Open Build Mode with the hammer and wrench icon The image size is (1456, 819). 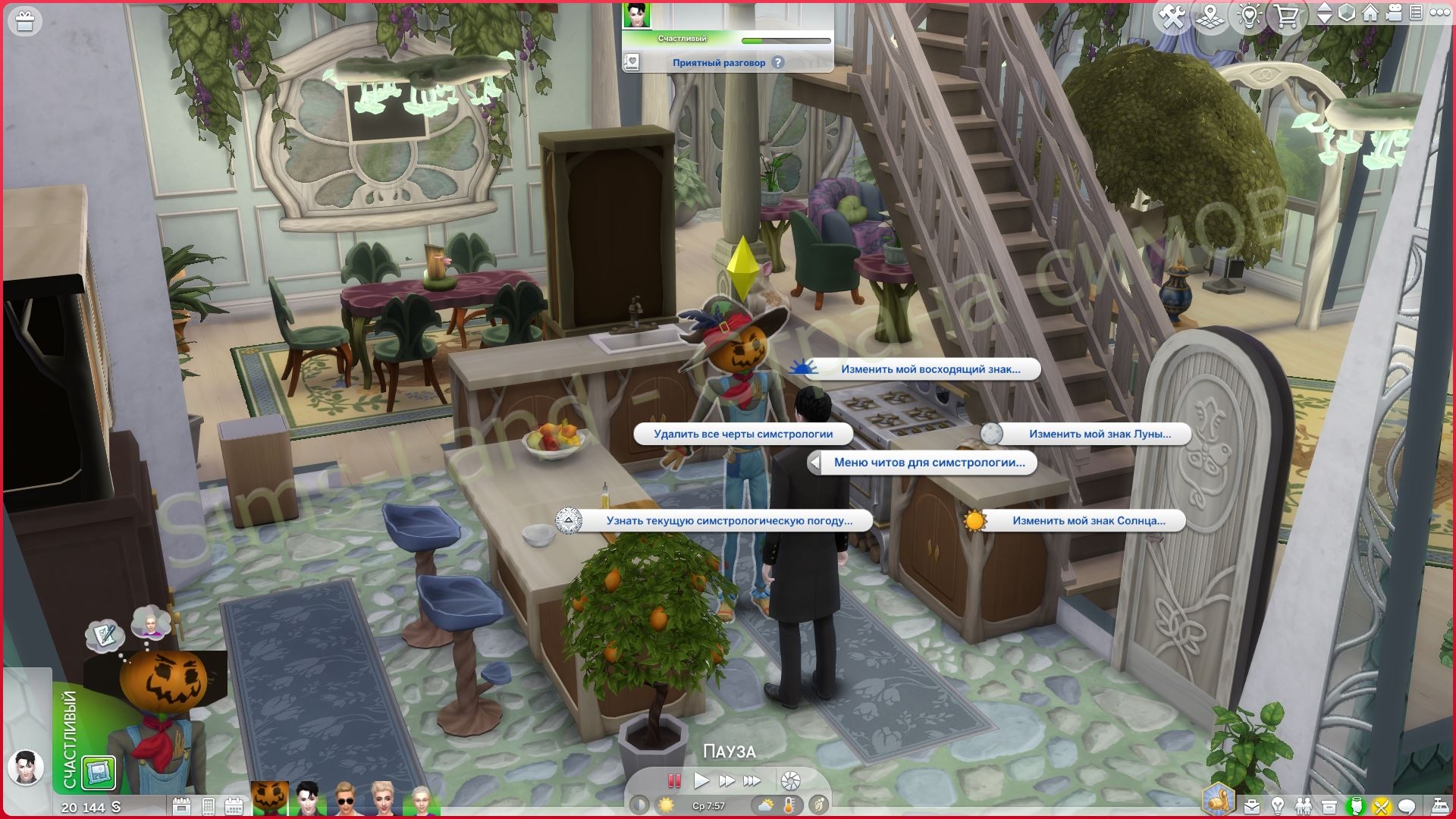coord(1173,13)
